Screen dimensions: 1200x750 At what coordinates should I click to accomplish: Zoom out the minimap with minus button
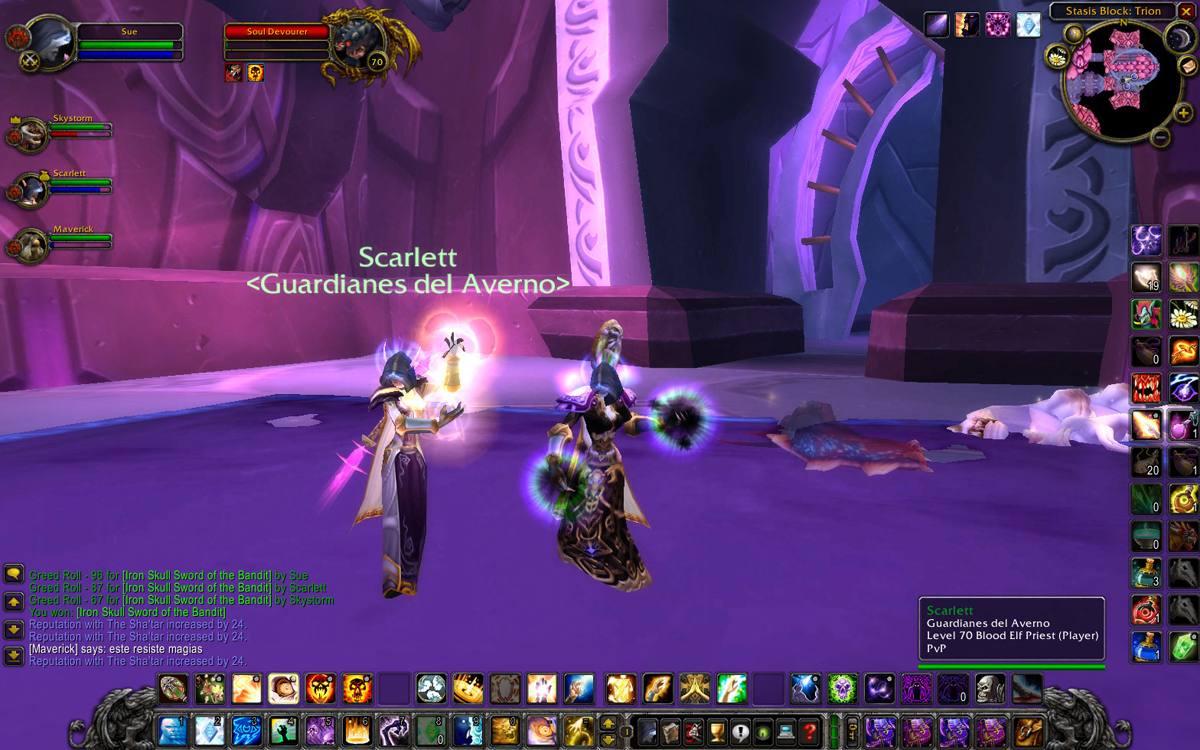click(1161, 138)
